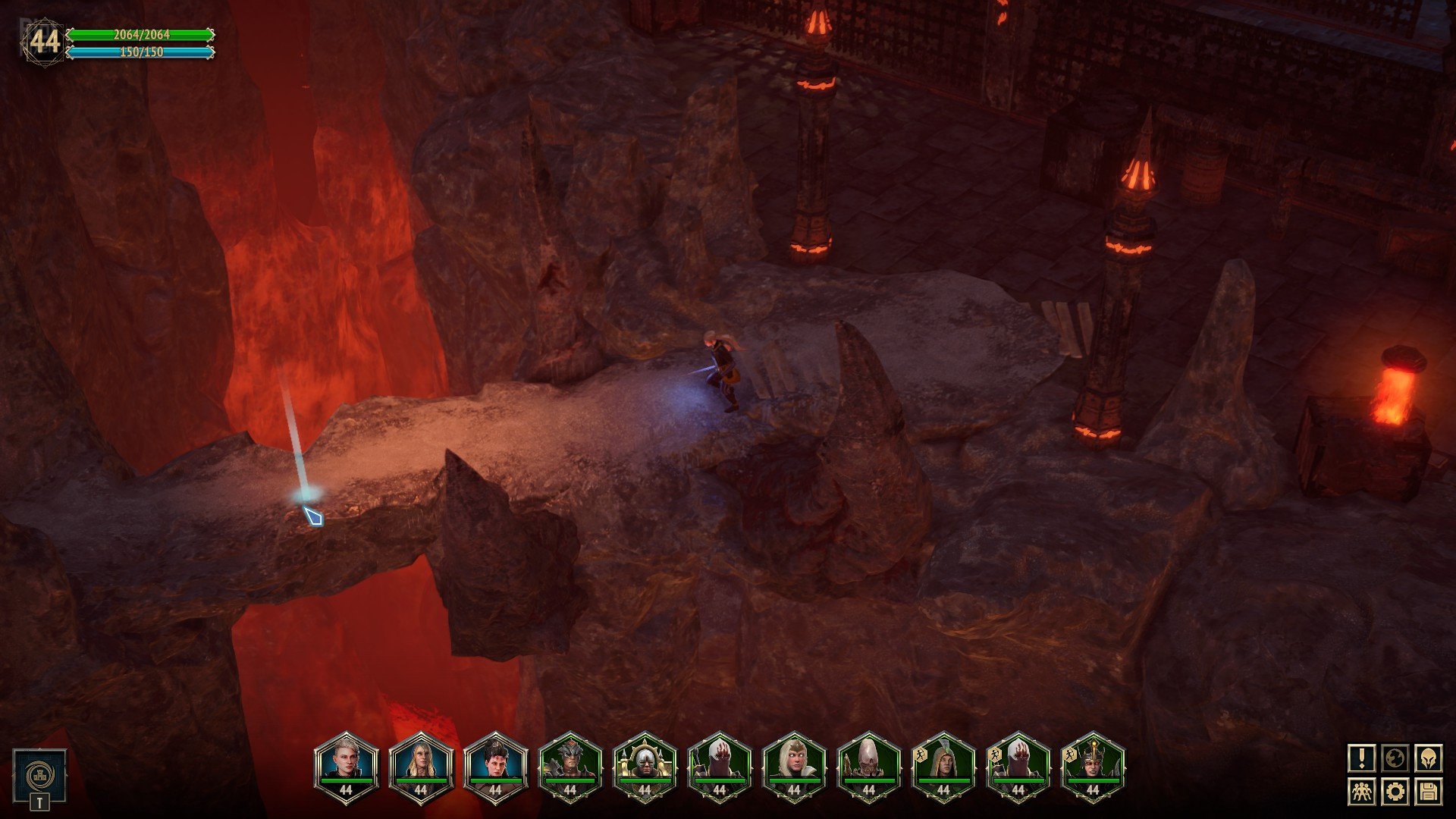Open the character helmet icon
Screen dimensions: 1456x819
click(x=1428, y=758)
